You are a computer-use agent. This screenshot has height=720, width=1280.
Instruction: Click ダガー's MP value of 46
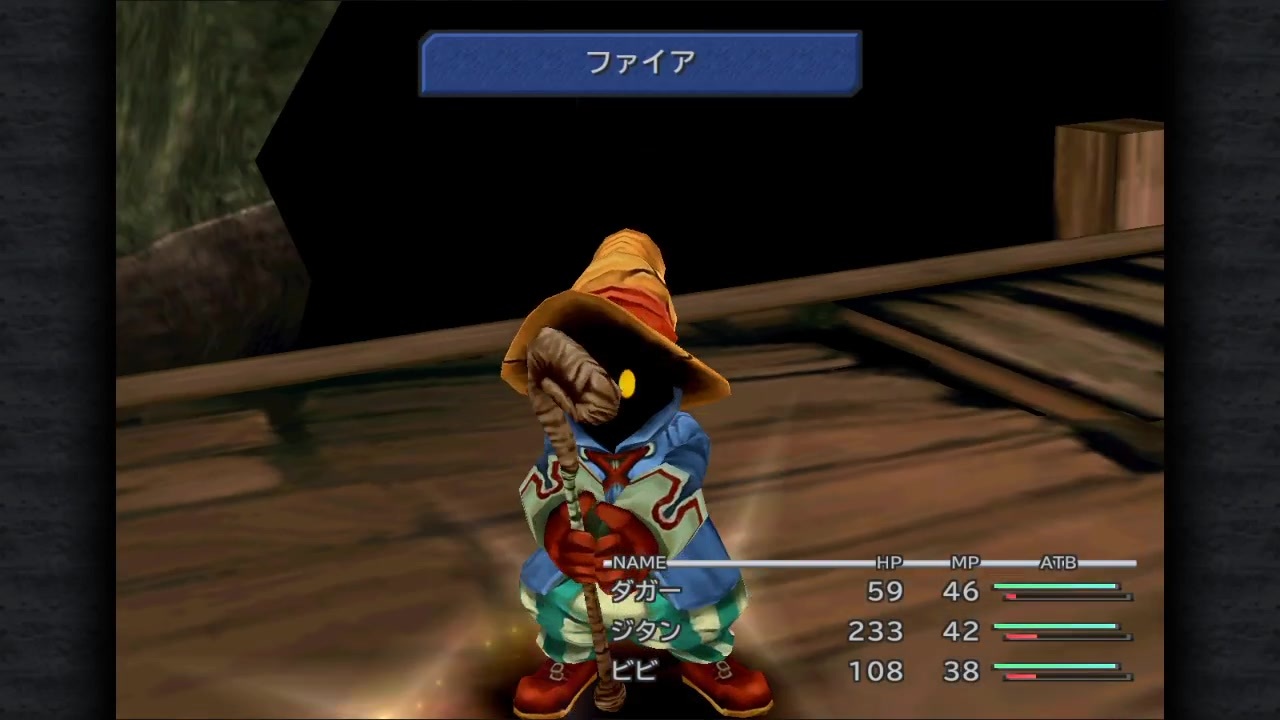[x=959, y=592]
